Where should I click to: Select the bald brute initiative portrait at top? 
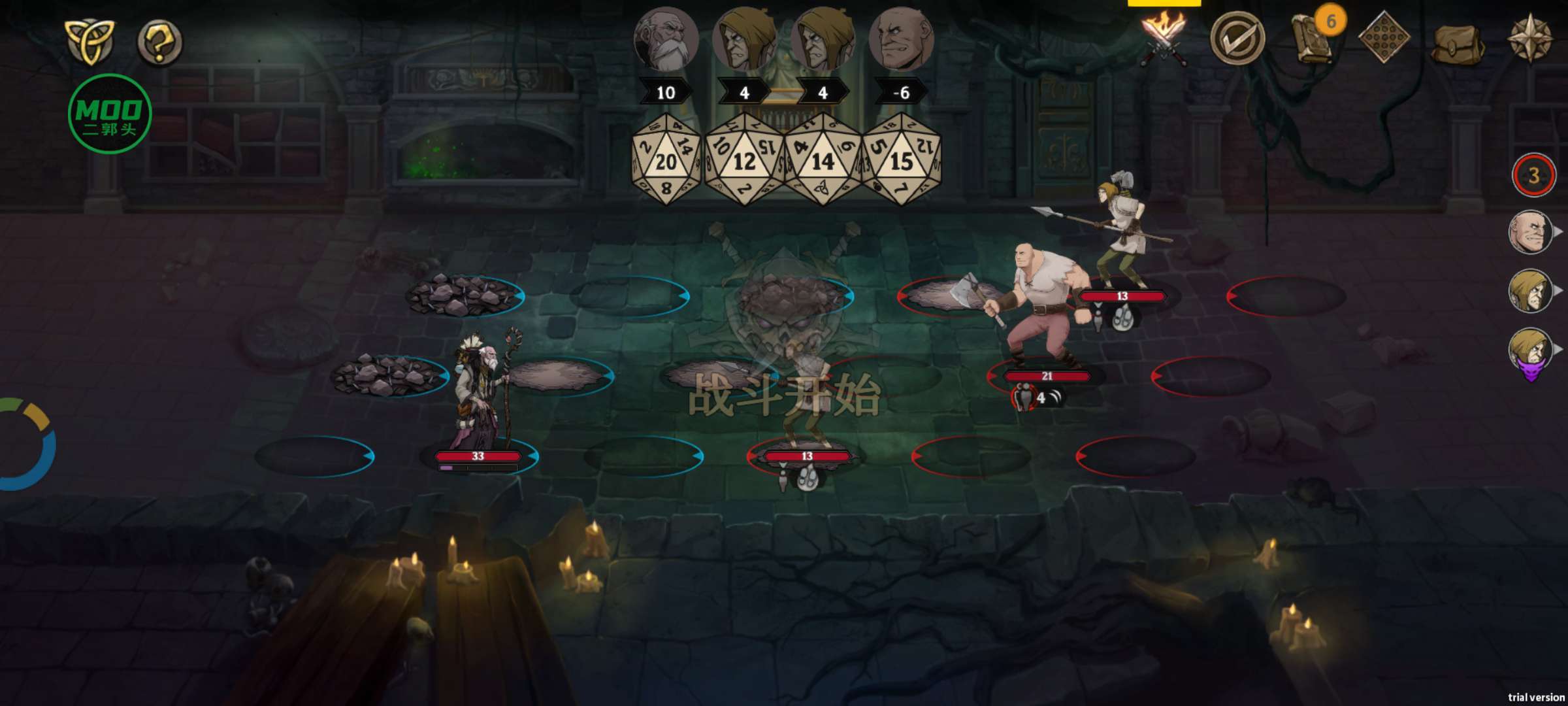tap(901, 39)
